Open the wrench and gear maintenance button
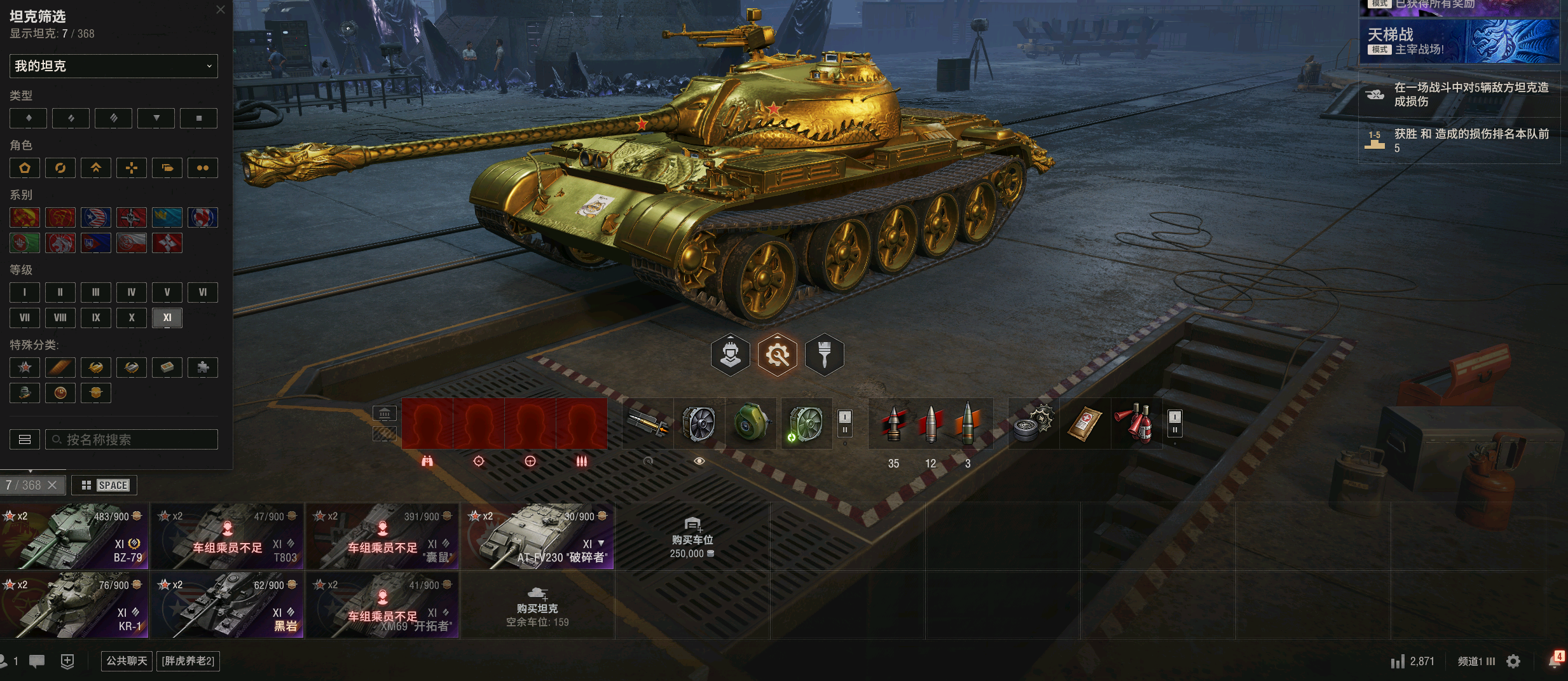This screenshot has height=681, width=1568. [x=777, y=354]
